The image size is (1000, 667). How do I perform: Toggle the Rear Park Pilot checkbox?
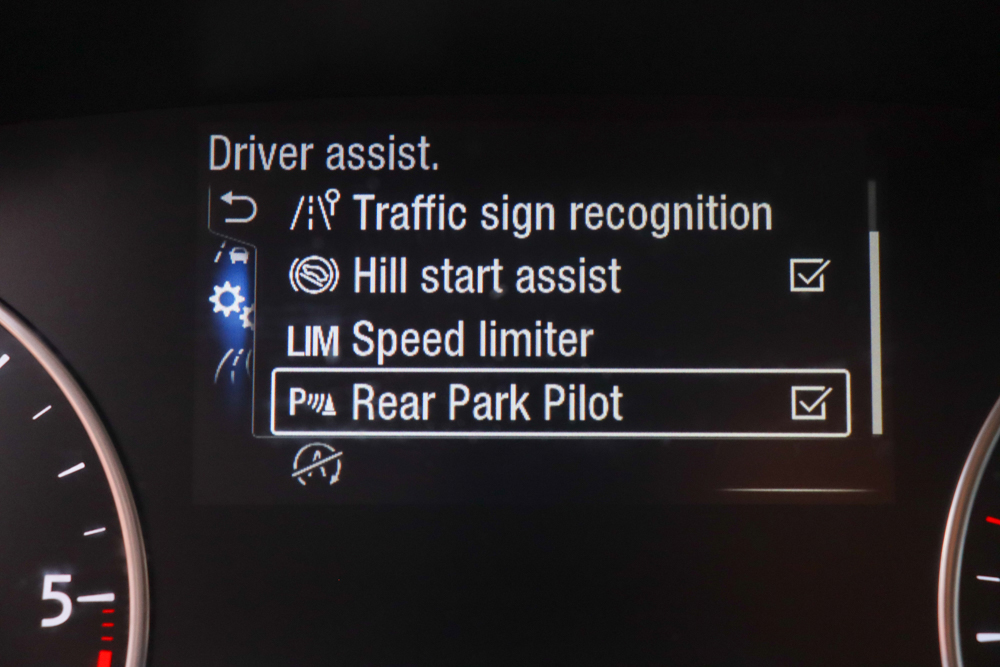click(809, 402)
